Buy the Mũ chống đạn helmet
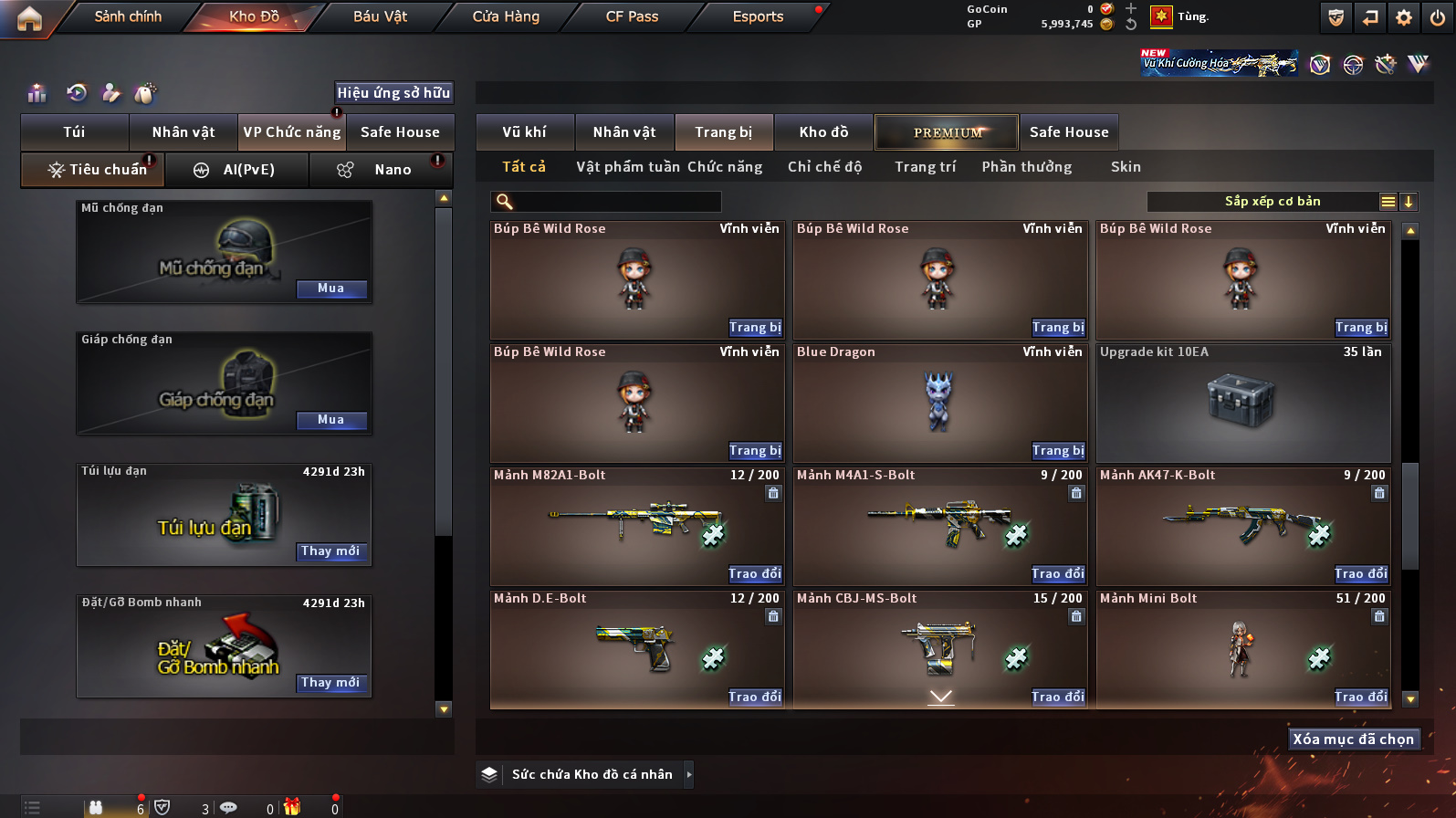This screenshot has height=818, width=1456. point(331,288)
